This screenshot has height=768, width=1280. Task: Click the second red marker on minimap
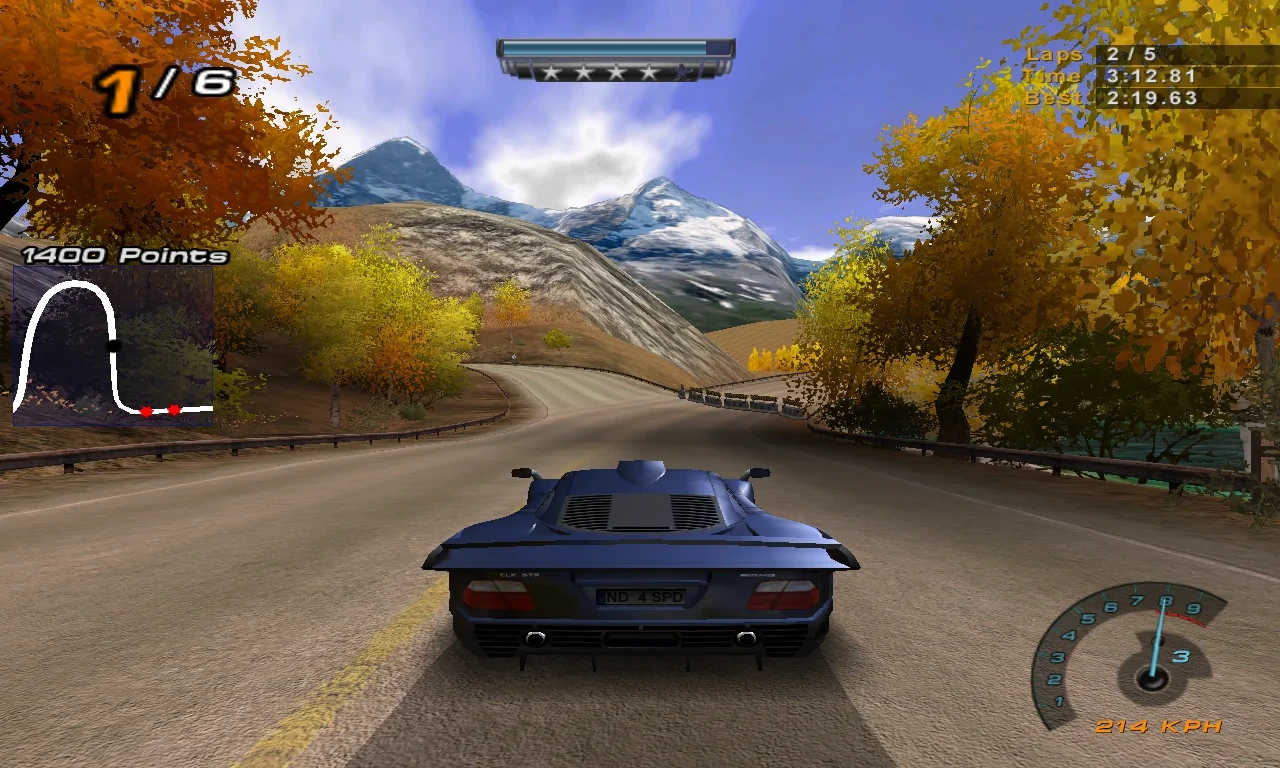point(176,408)
